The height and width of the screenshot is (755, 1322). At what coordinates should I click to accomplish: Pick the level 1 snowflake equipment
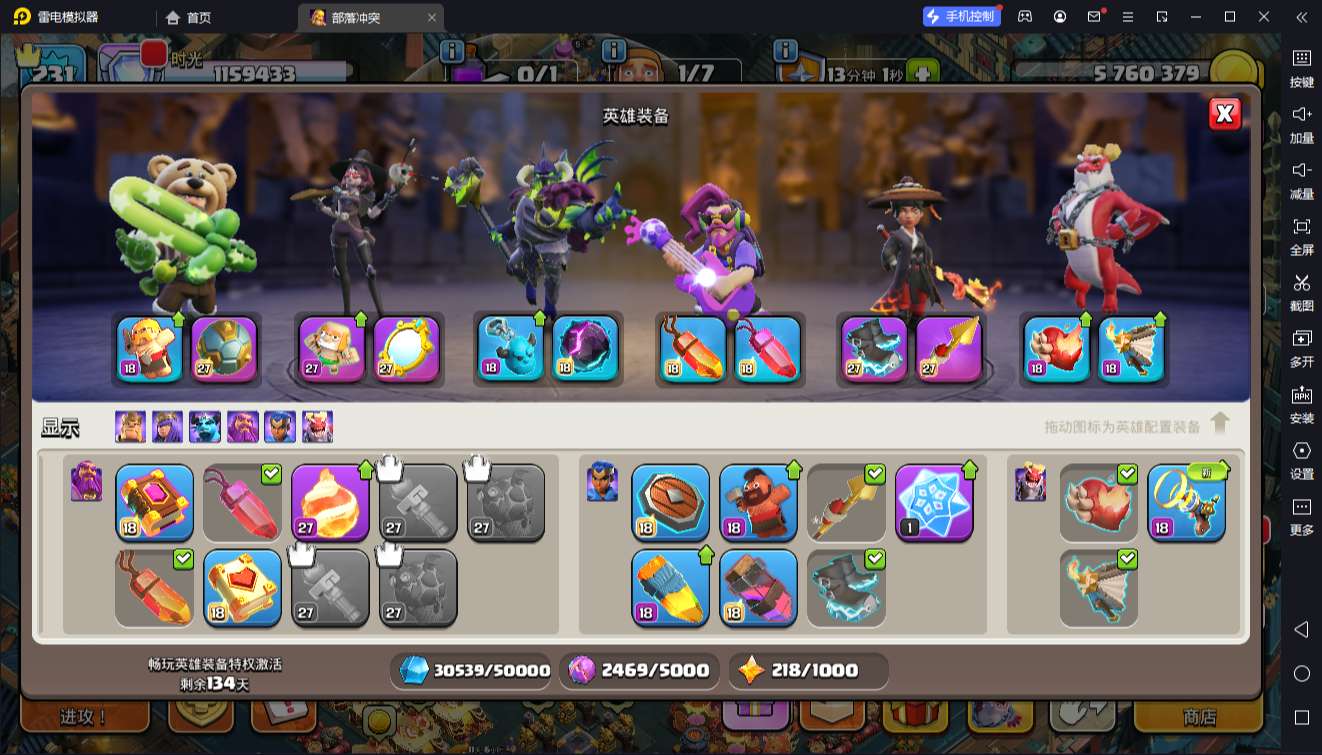coord(934,502)
